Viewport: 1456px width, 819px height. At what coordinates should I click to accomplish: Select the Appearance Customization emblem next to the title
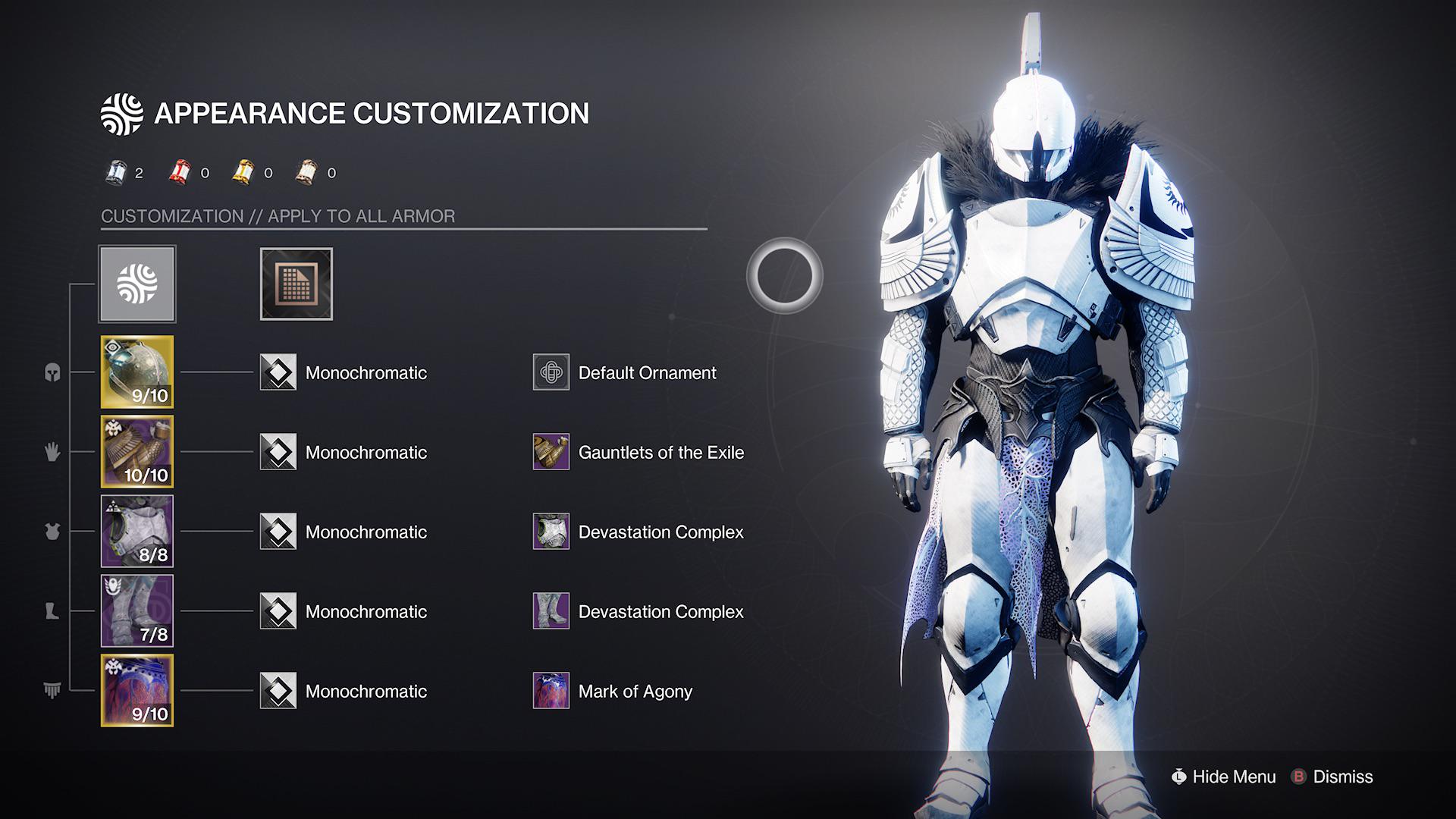tap(124, 112)
